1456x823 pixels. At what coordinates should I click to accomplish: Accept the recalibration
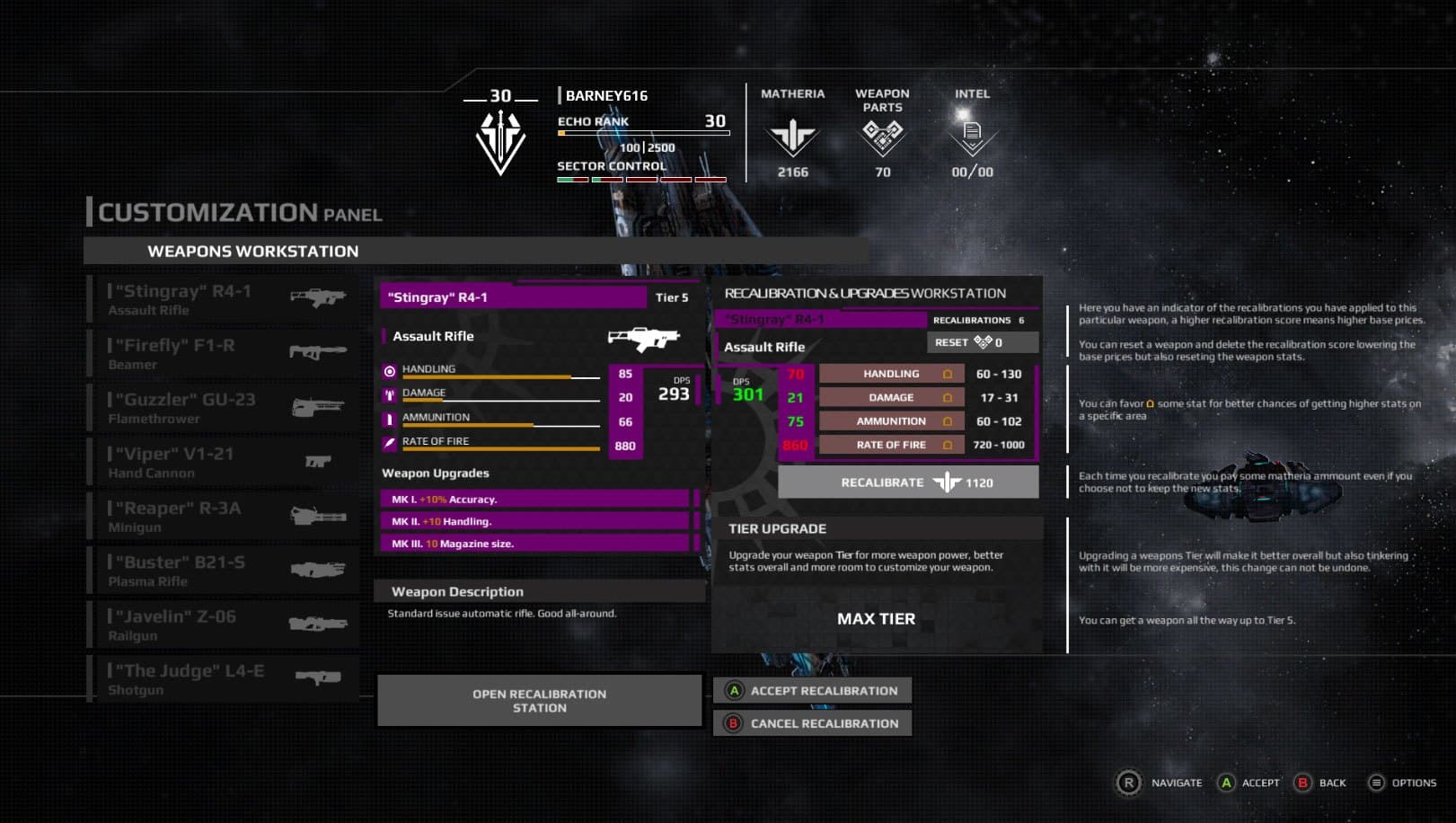813,691
